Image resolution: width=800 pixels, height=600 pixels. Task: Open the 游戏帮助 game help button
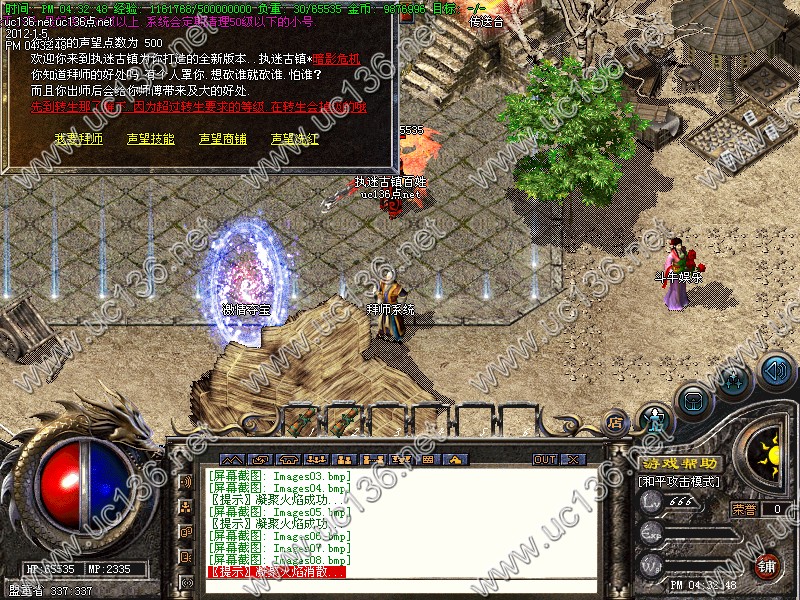(x=680, y=464)
